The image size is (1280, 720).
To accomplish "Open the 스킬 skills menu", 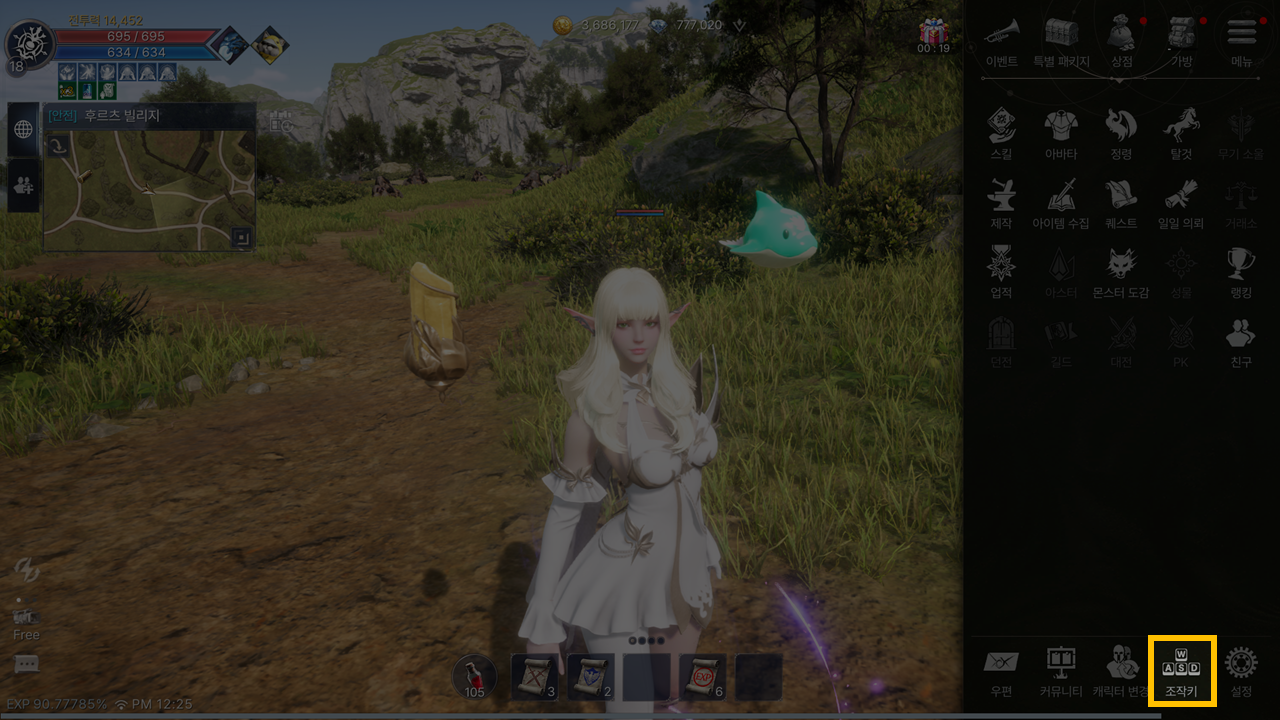I will click(1001, 134).
